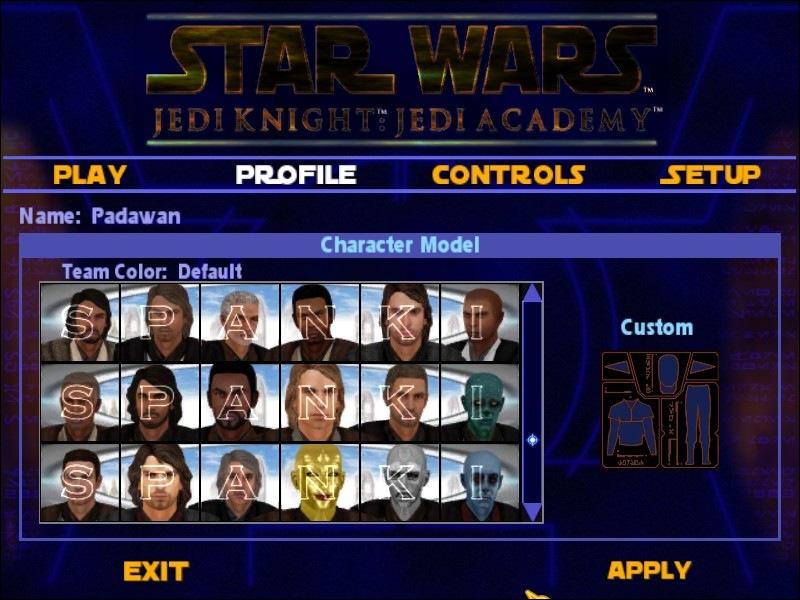Select the gold-faced character model
Viewport: 800px width, 600px height.
click(x=319, y=482)
